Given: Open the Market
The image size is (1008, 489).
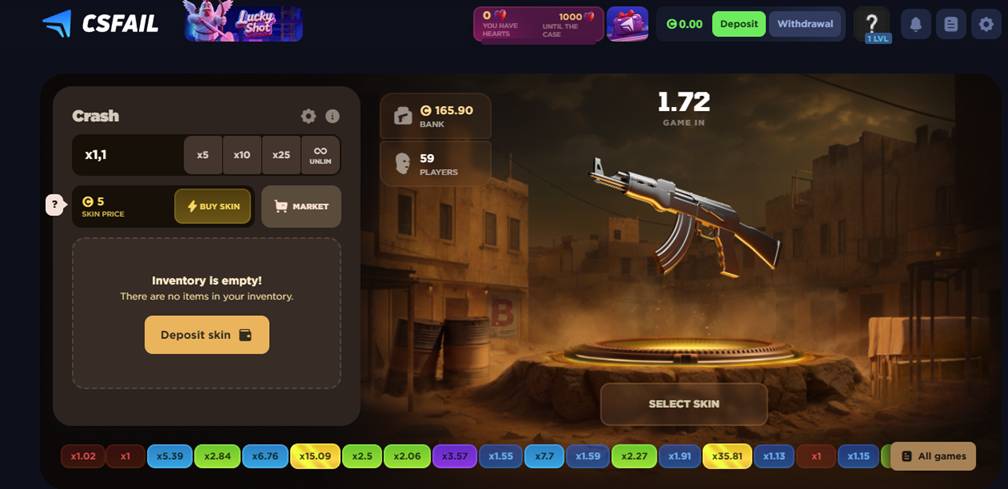Looking at the screenshot, I should click(301, 206).
